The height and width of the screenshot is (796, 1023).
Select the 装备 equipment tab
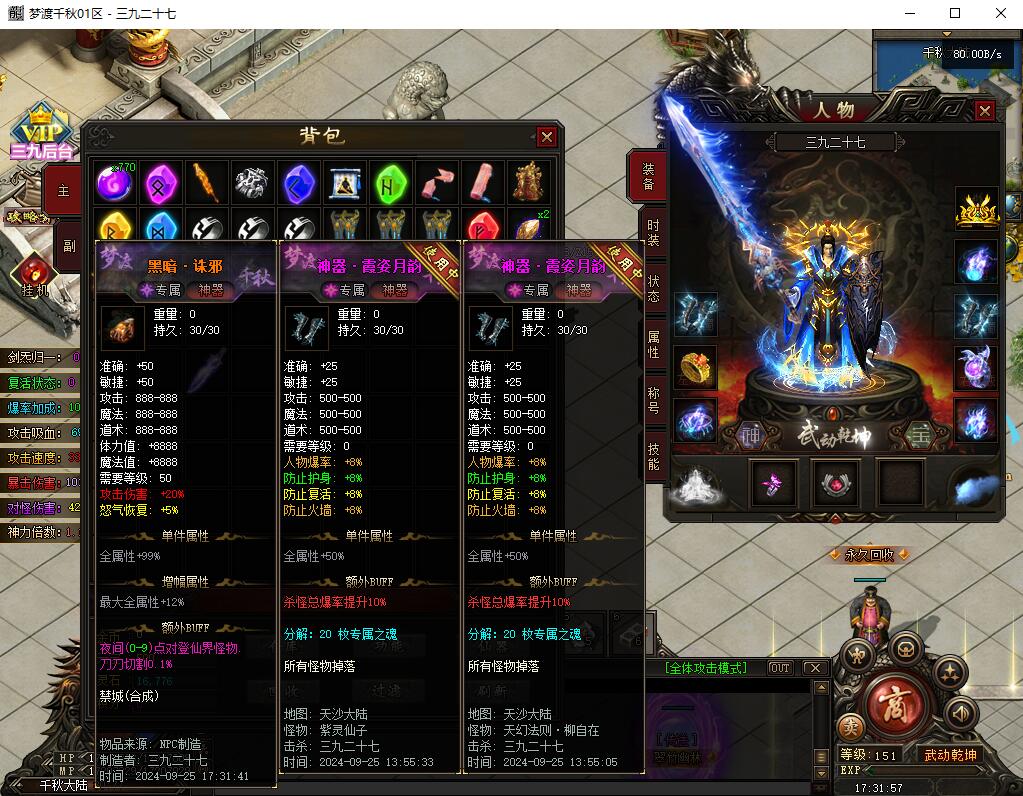[x=648, y=177]
